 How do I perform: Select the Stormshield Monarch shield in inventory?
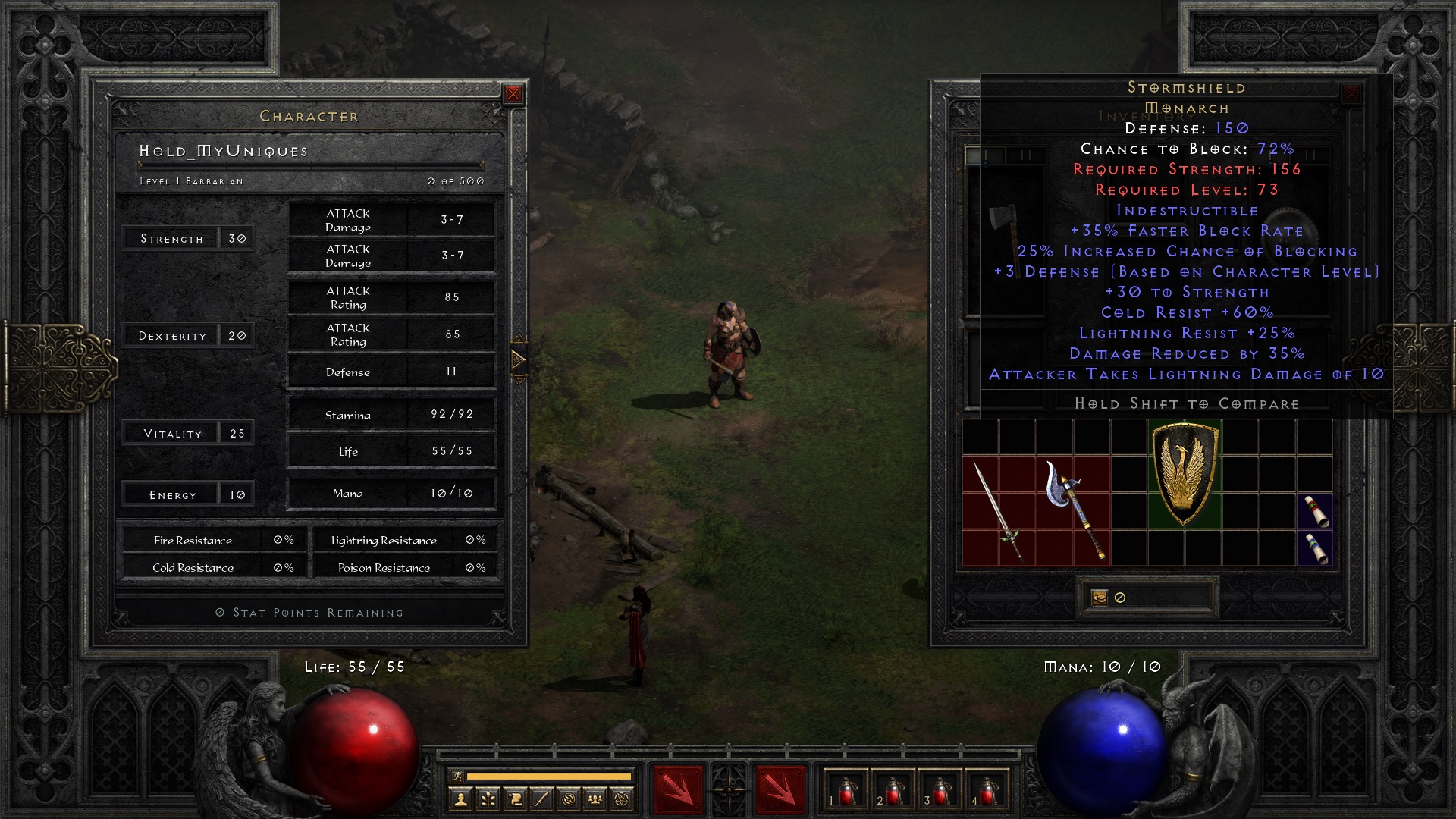1185,474
